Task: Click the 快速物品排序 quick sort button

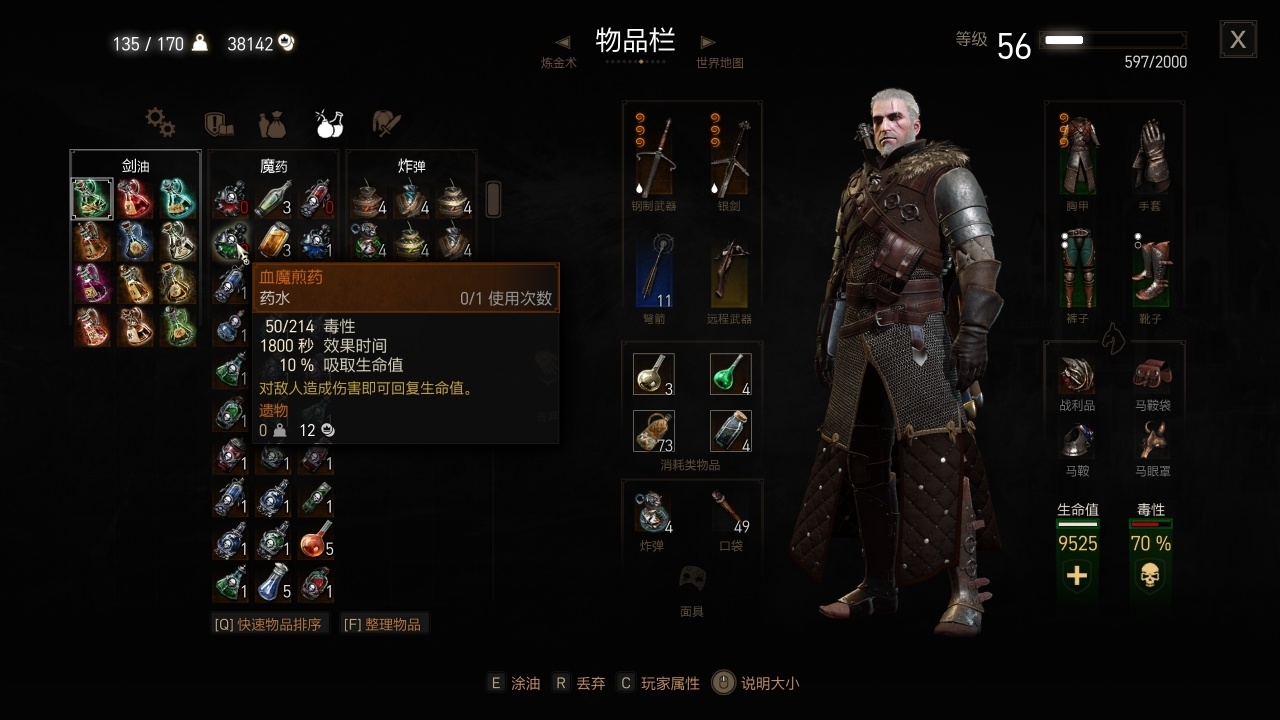Action: pos(270,622)
